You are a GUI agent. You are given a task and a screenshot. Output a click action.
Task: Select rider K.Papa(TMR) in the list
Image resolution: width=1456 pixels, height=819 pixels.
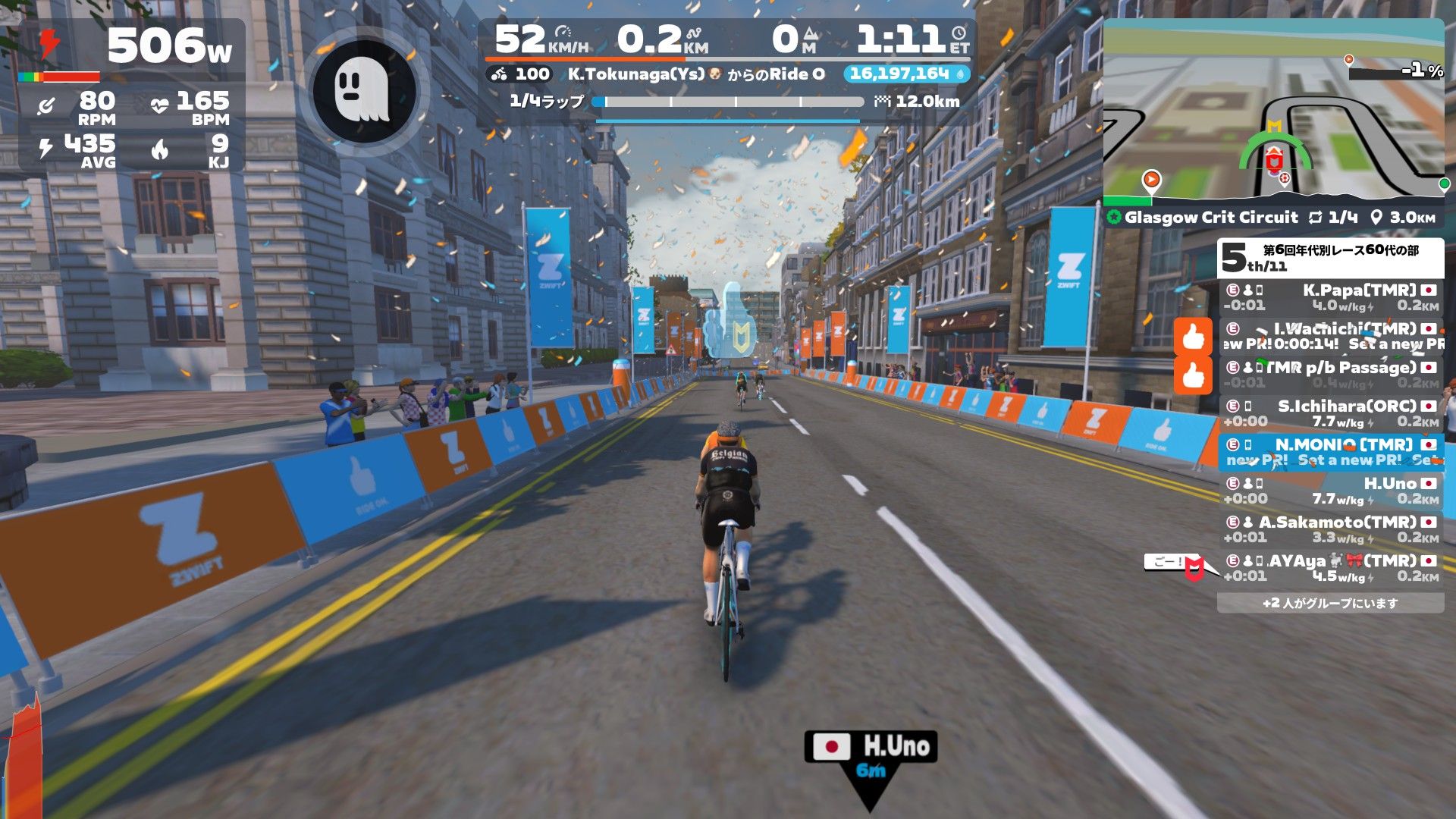point(1331,297)
